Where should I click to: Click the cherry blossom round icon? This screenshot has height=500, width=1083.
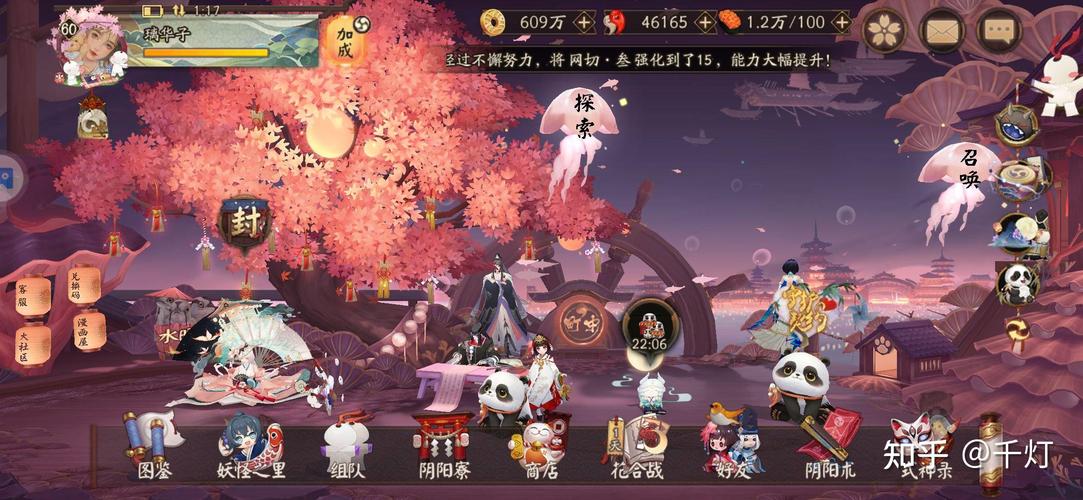[x=884, y=30]
